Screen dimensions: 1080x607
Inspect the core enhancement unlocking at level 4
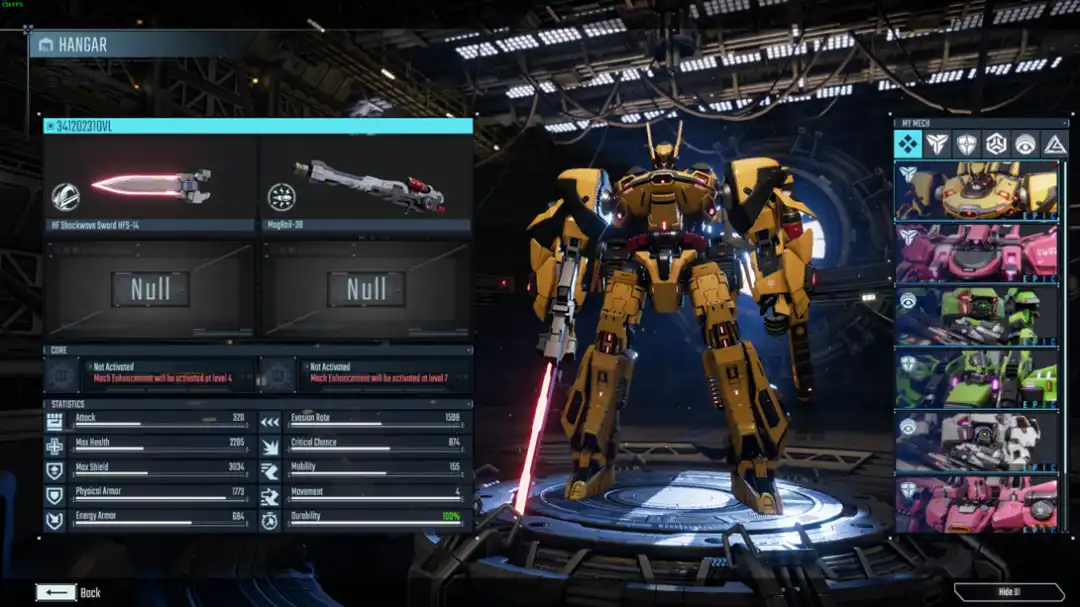pos(150,374)
